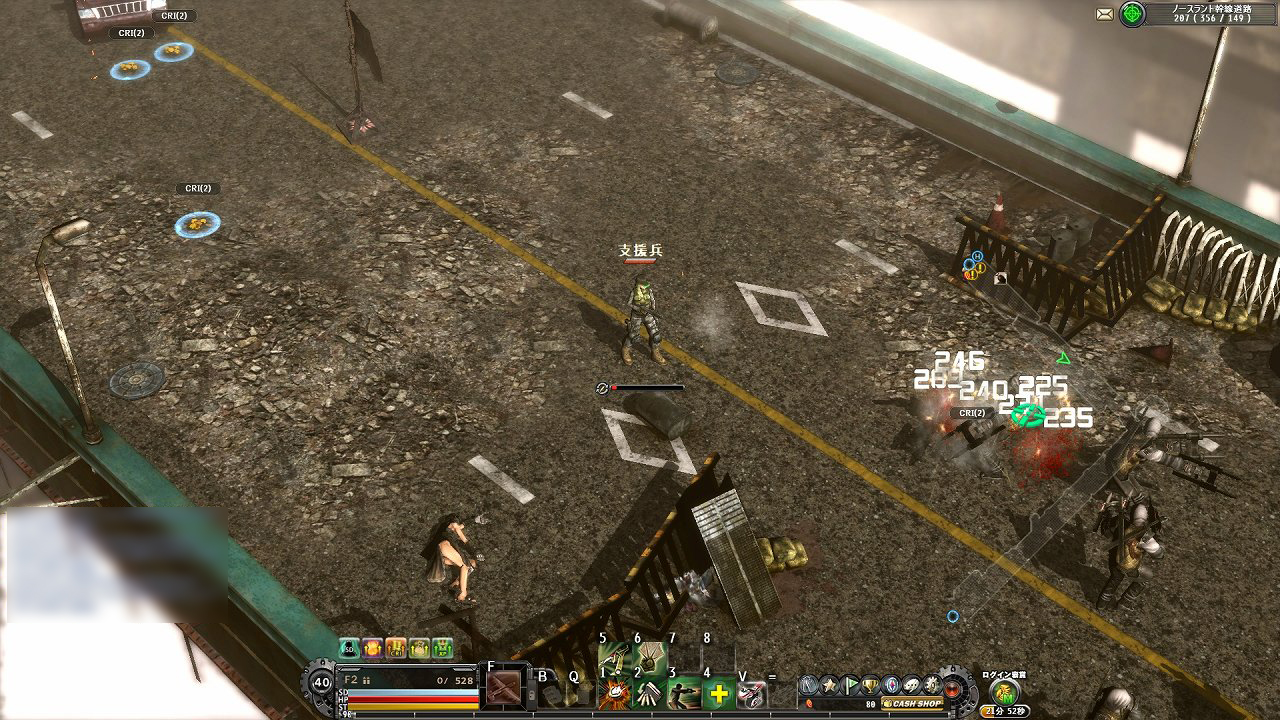
Task: Use the green cross healing skill in slot 4
Action: pos(718,694)
